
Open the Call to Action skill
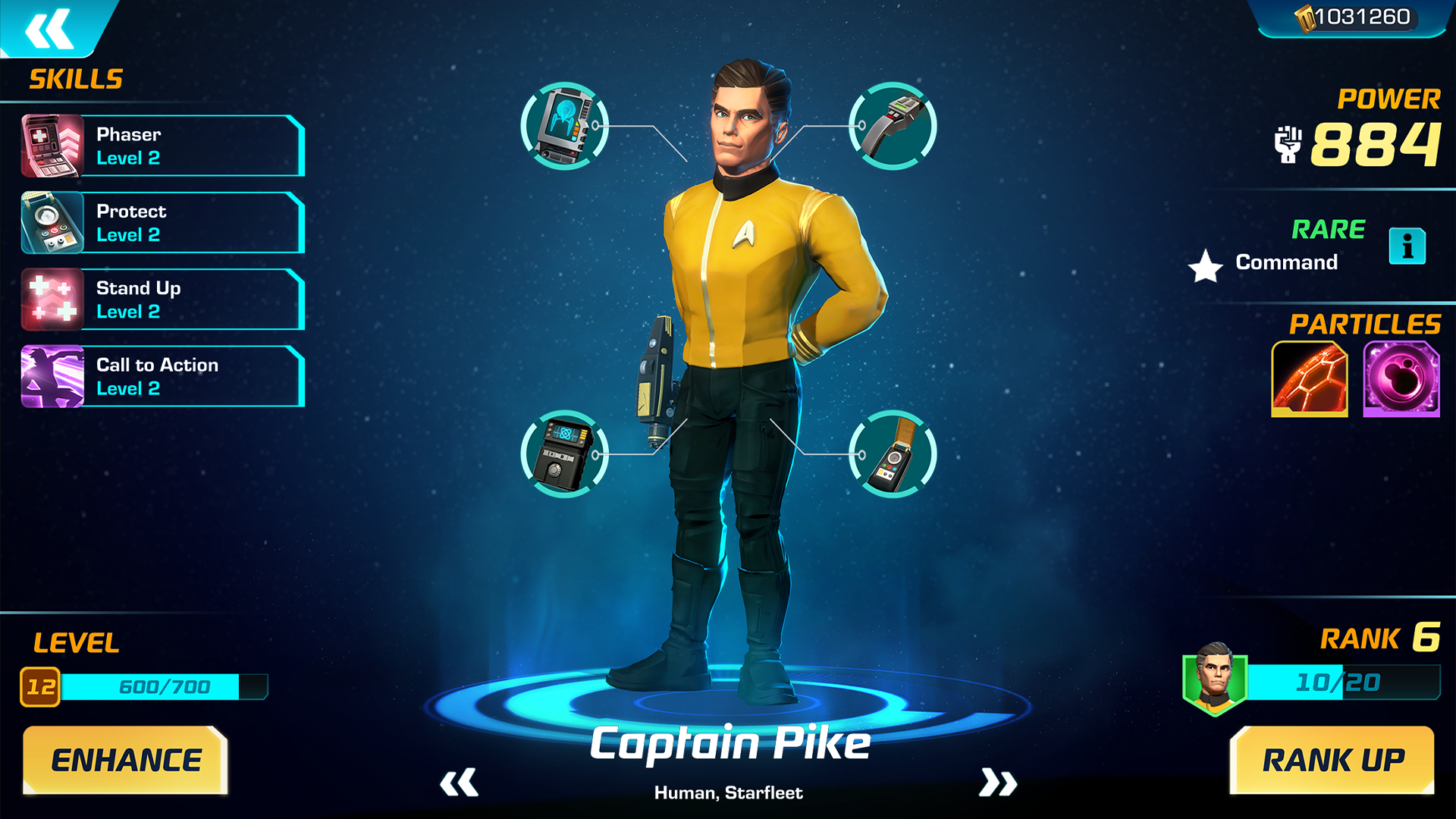[x=161, y=375]
